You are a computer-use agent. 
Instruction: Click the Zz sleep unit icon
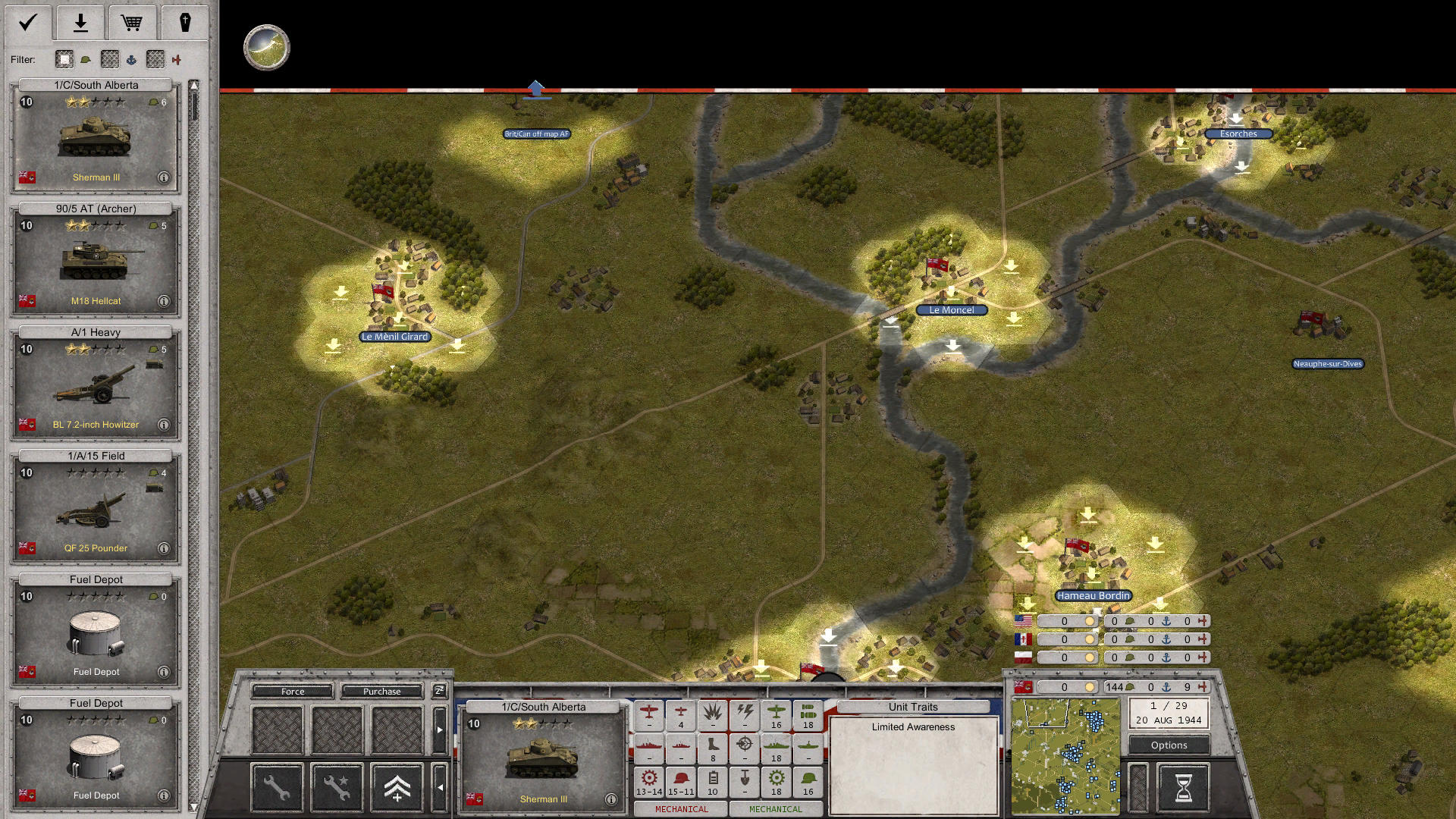(438, 692)
